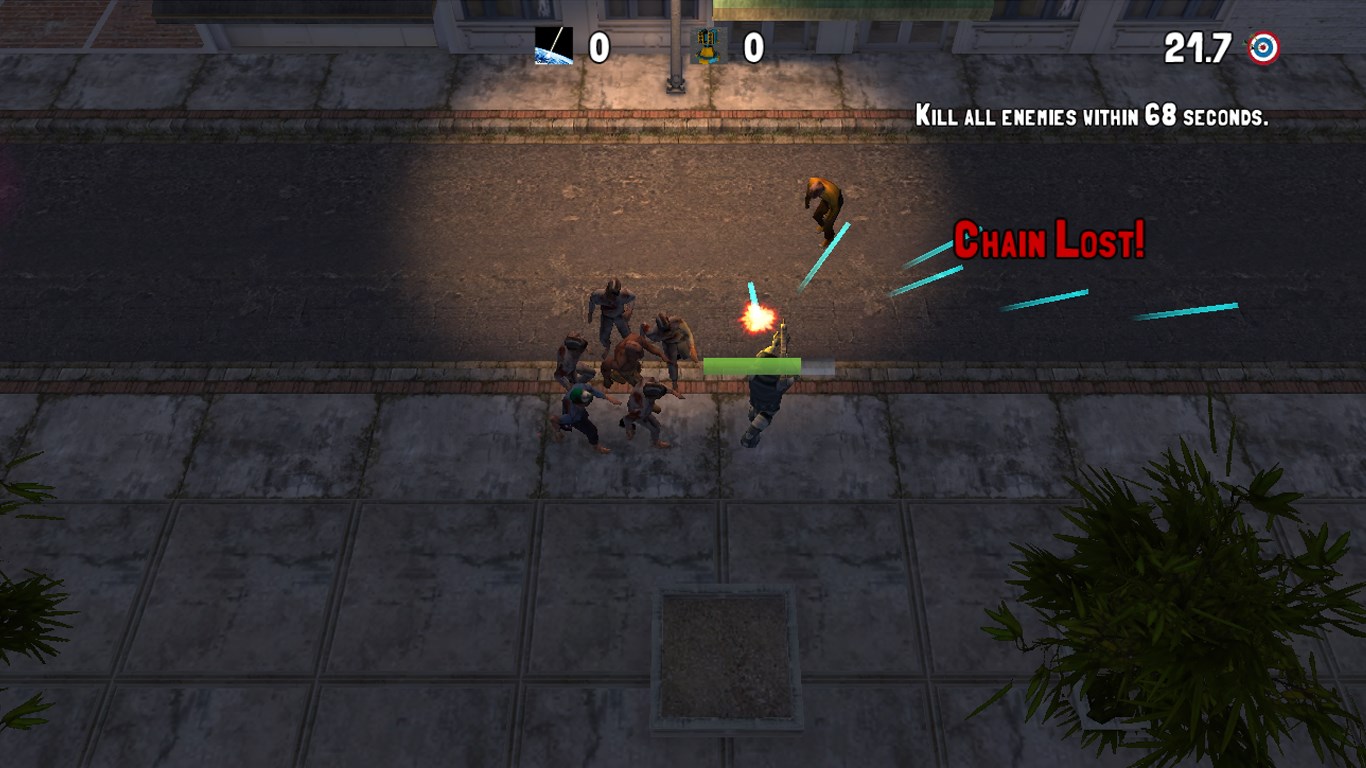
Task: Open the kill all enemies objective
Action: [x=1091, y=117]
